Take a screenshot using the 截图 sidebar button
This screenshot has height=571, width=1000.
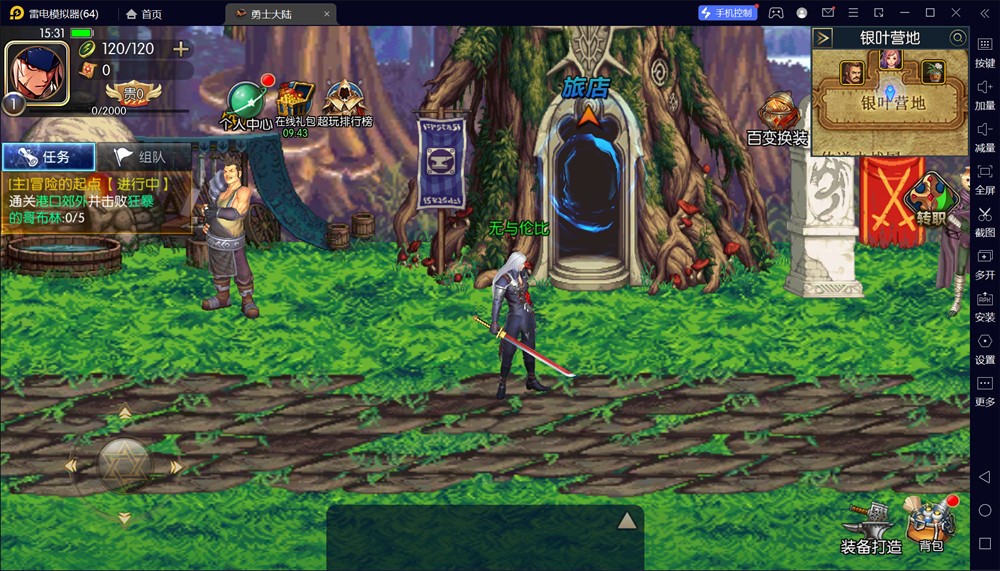(985, 219)
